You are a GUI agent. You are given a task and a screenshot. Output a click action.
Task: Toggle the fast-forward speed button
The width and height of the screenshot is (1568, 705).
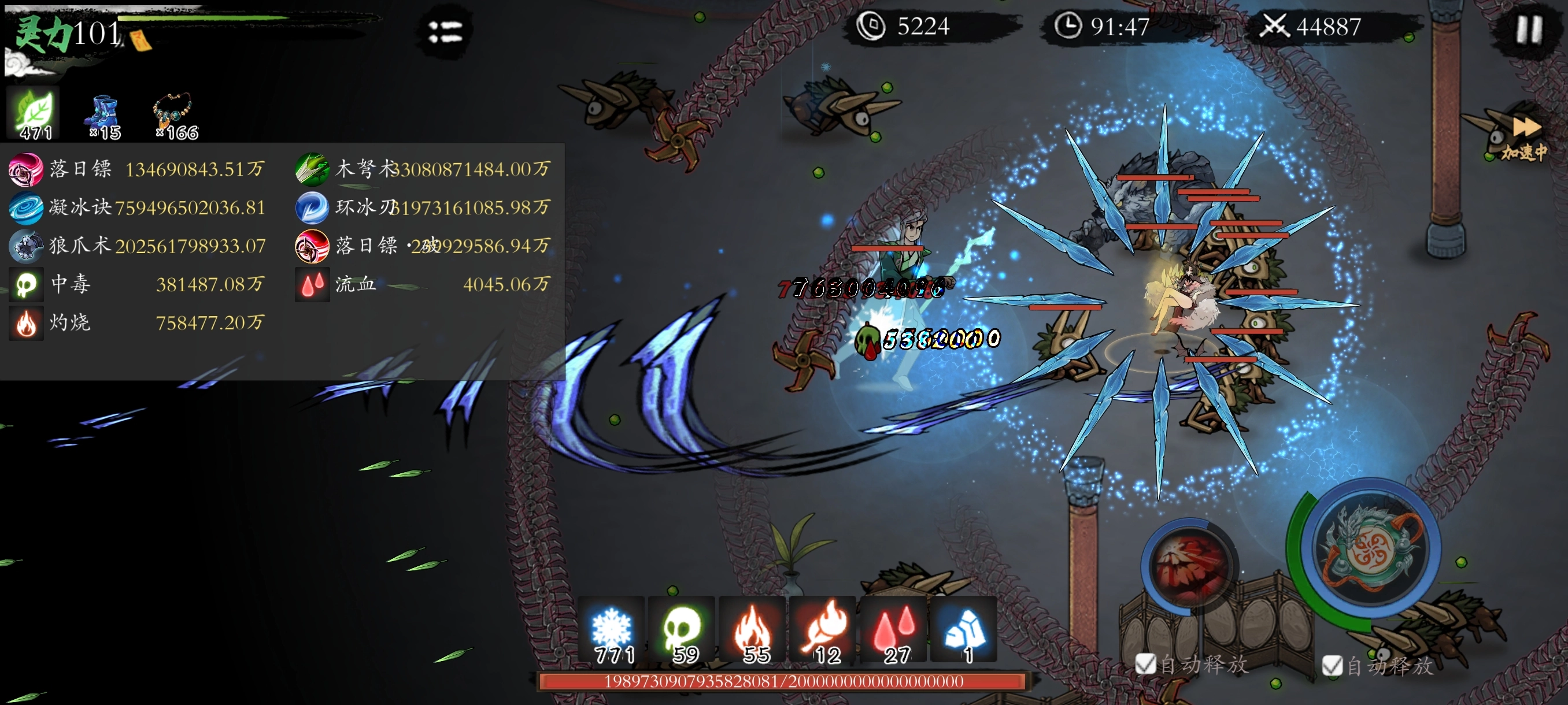pos(1525,137)
